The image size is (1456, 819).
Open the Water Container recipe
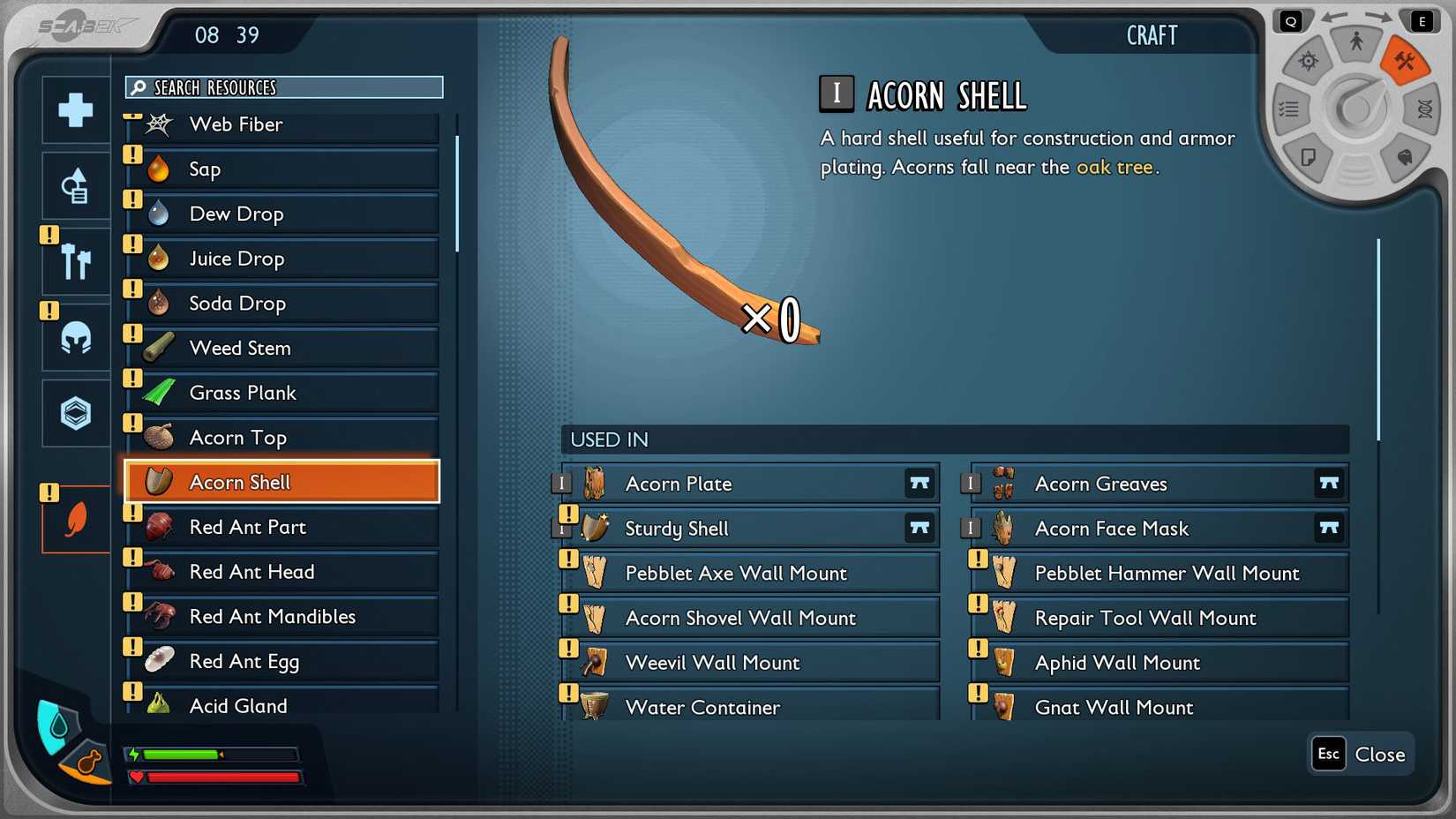(750, 708)
